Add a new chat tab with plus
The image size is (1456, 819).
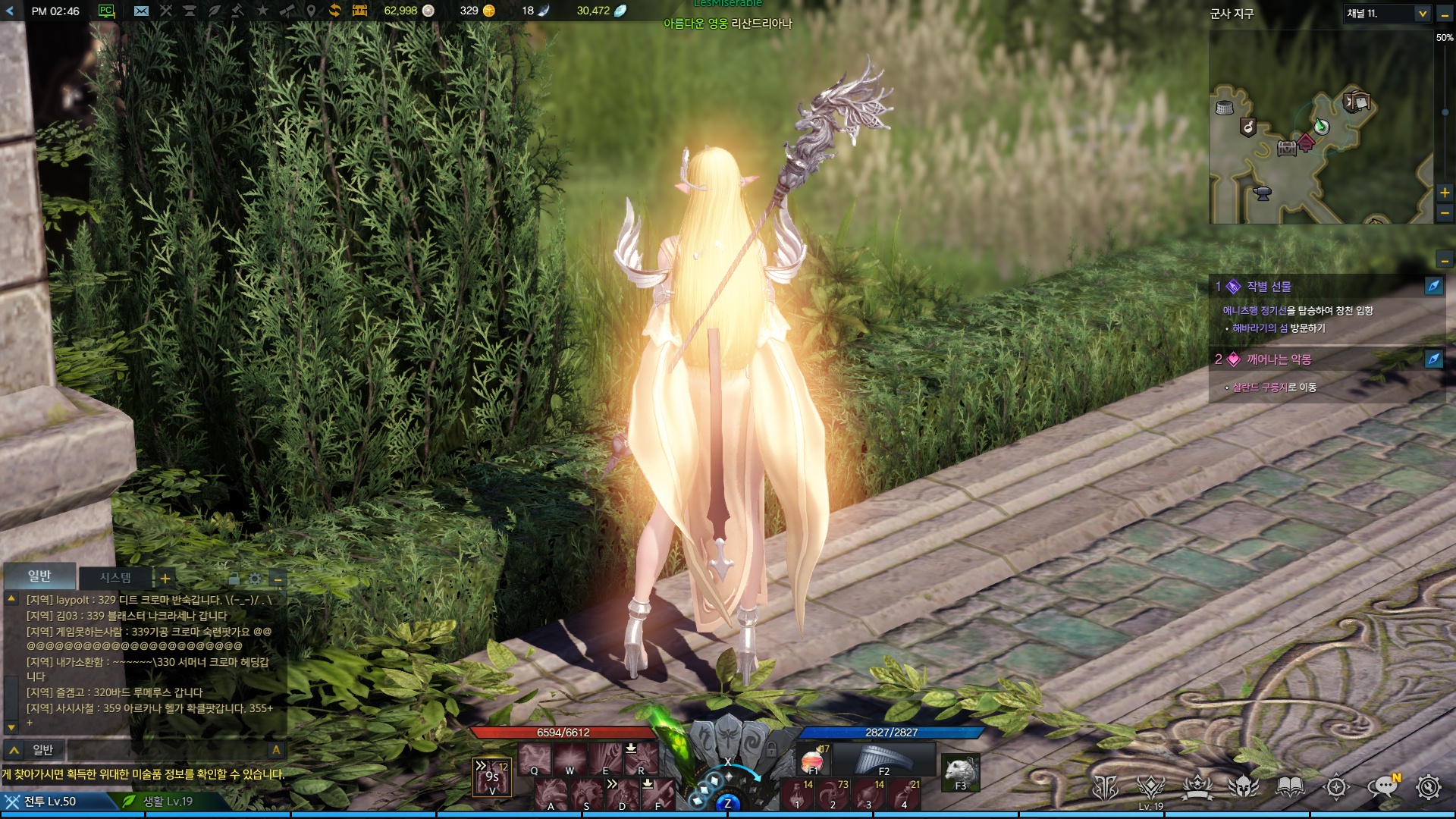click(x=165, y=579)
